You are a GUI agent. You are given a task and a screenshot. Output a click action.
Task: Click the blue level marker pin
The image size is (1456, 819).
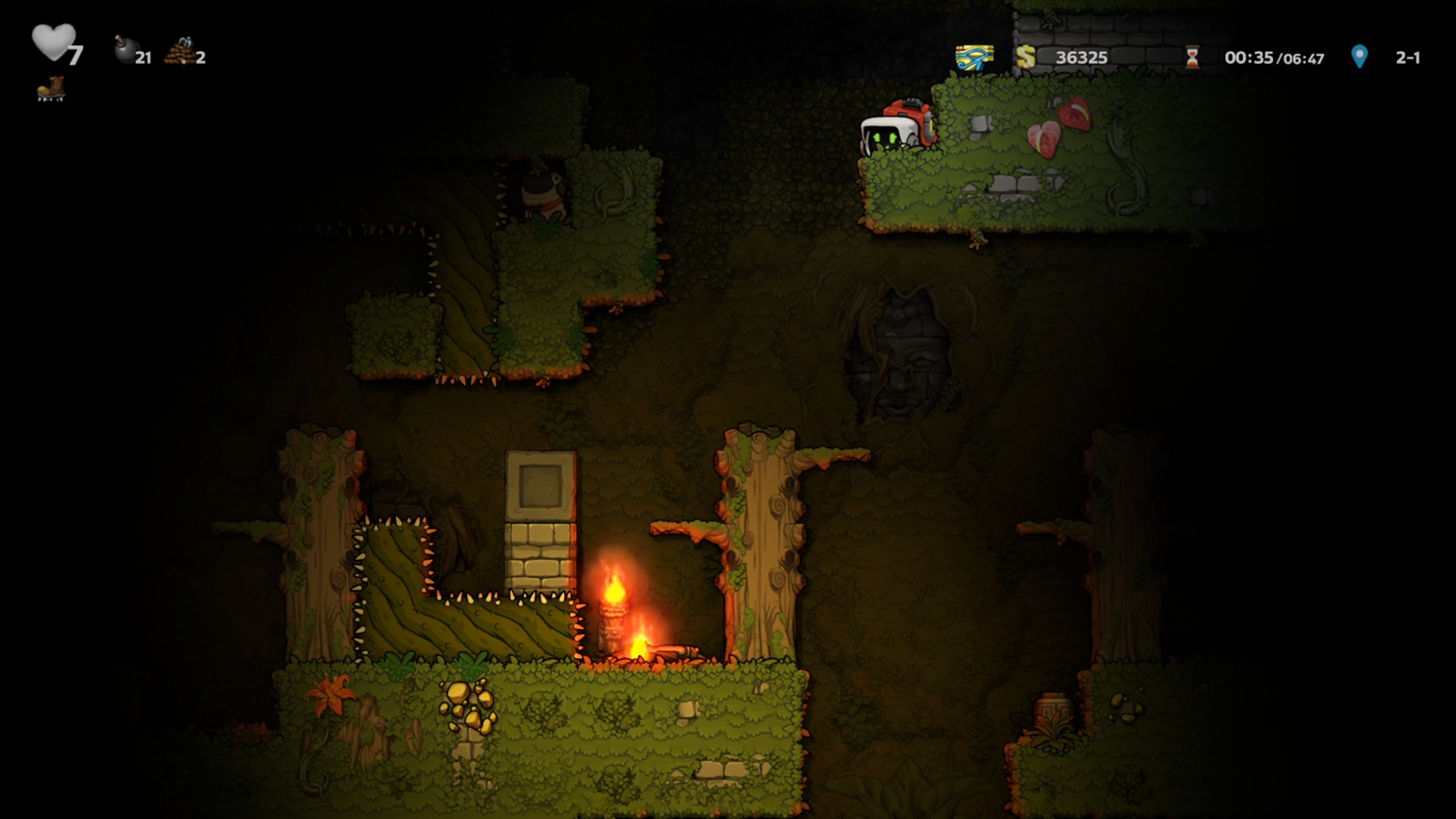1359,56
